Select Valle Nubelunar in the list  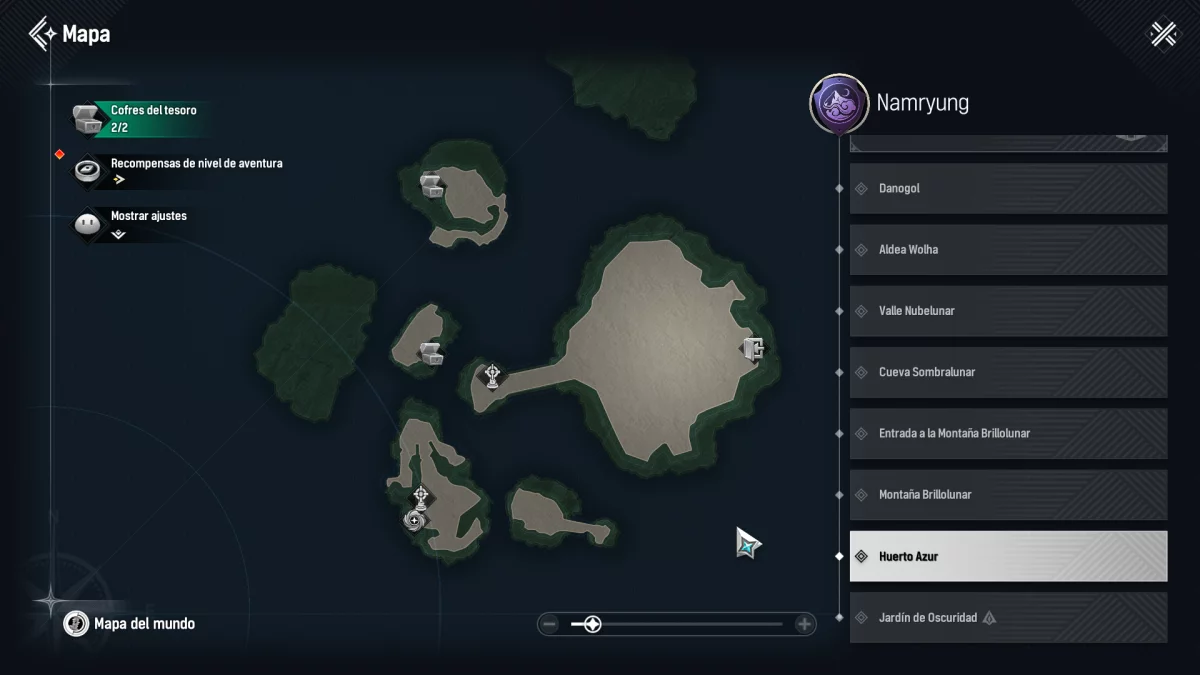click(1008, 311)
